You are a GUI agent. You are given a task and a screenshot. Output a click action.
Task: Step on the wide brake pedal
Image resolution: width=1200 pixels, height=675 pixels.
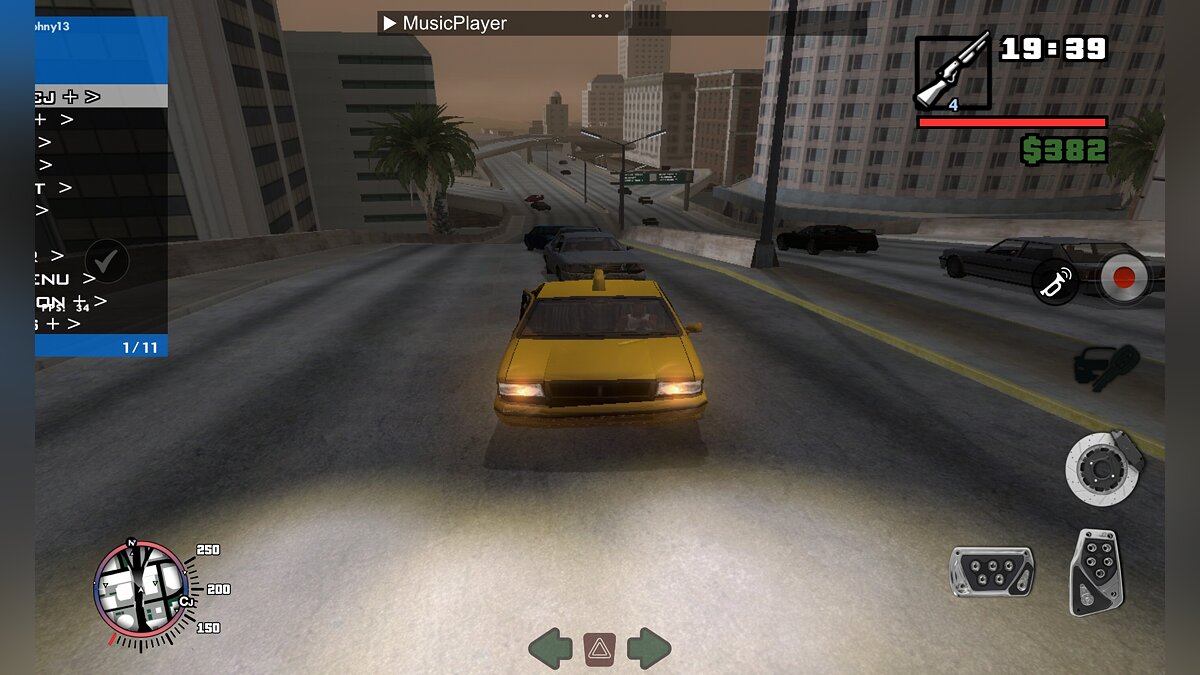[991, 571]
